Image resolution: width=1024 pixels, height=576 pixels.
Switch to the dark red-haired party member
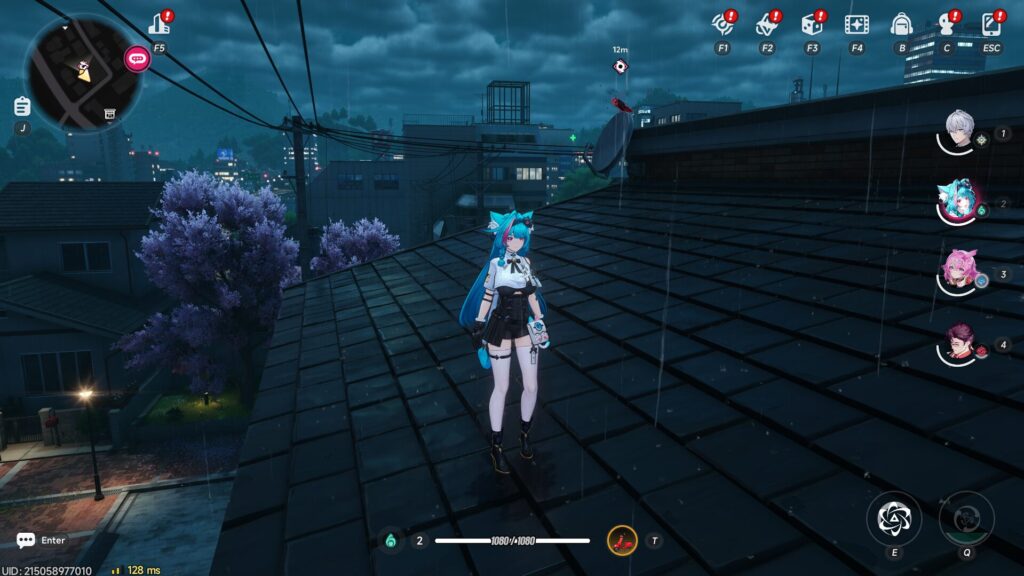click(961, 344)
